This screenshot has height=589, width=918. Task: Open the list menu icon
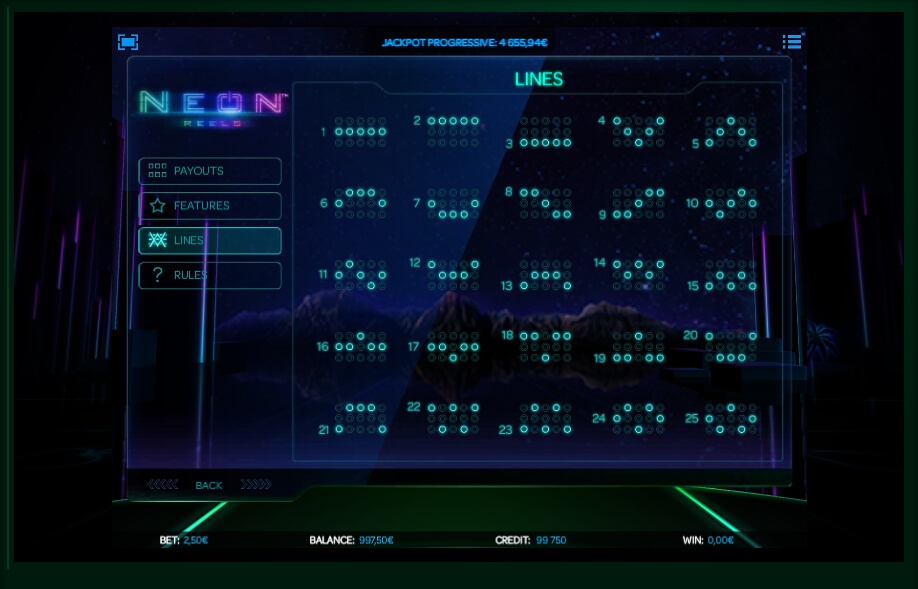point(792,42)
